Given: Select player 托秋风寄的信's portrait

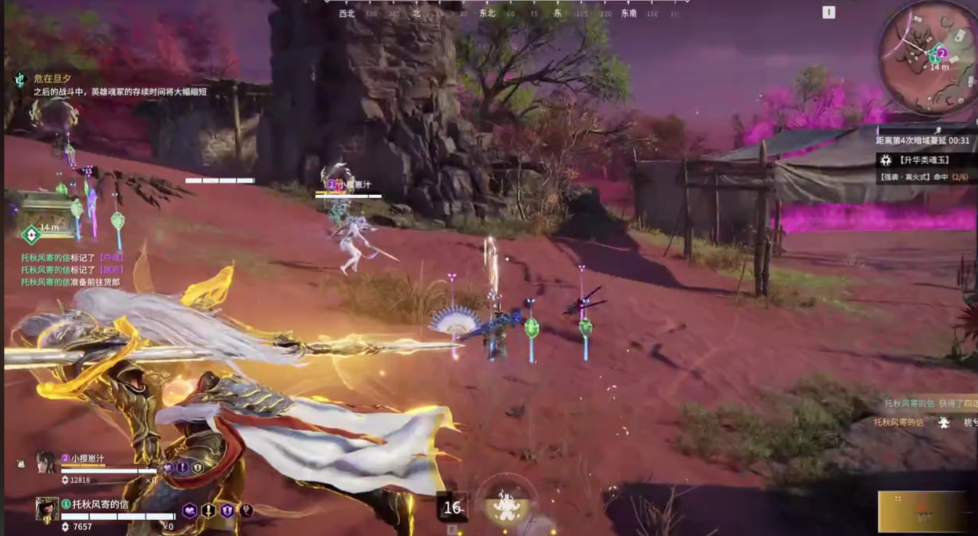Looking at the screenshot, I should [x=46, y=508].
